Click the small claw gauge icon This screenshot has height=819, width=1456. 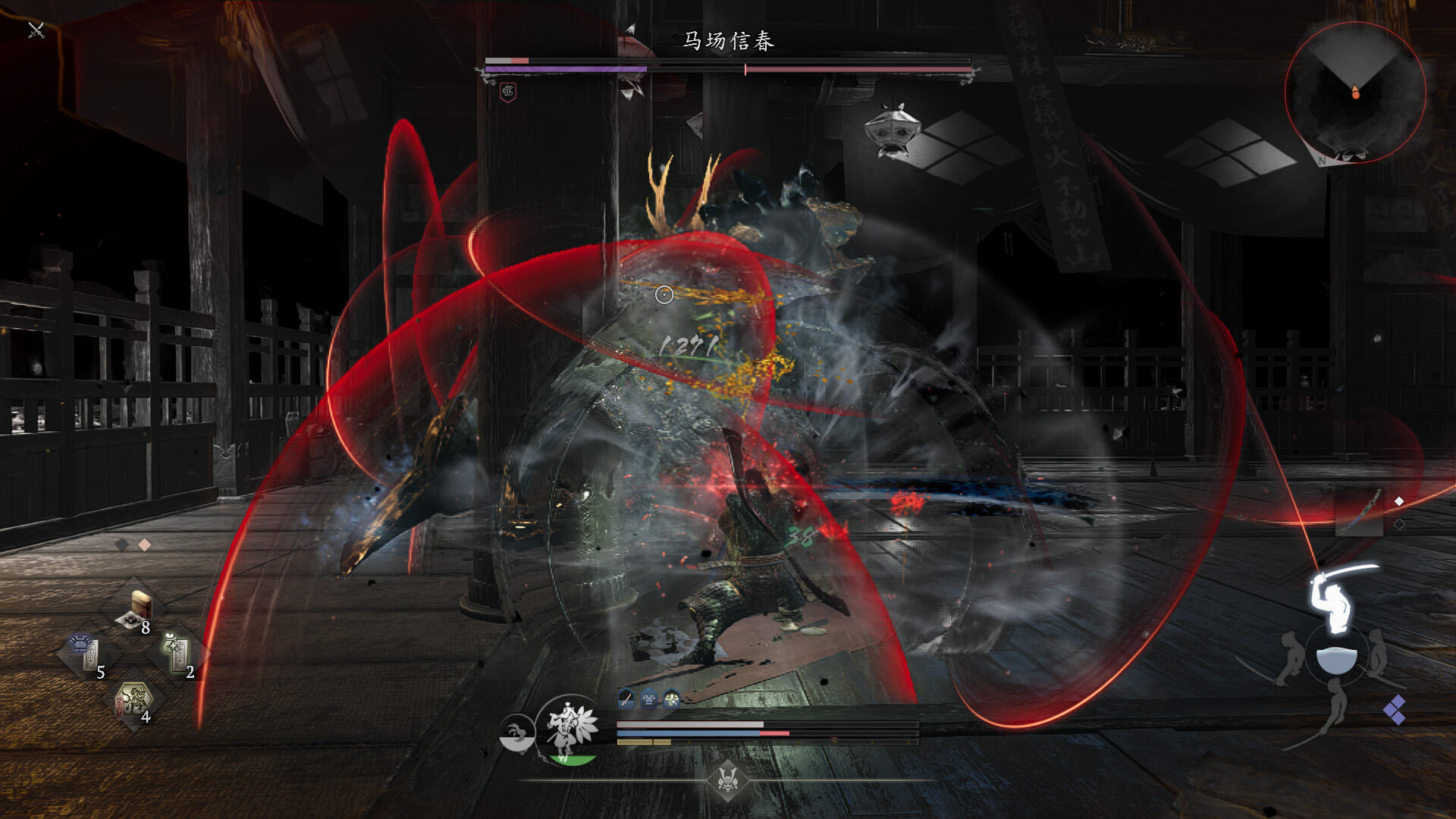click(x=516, y=733)
